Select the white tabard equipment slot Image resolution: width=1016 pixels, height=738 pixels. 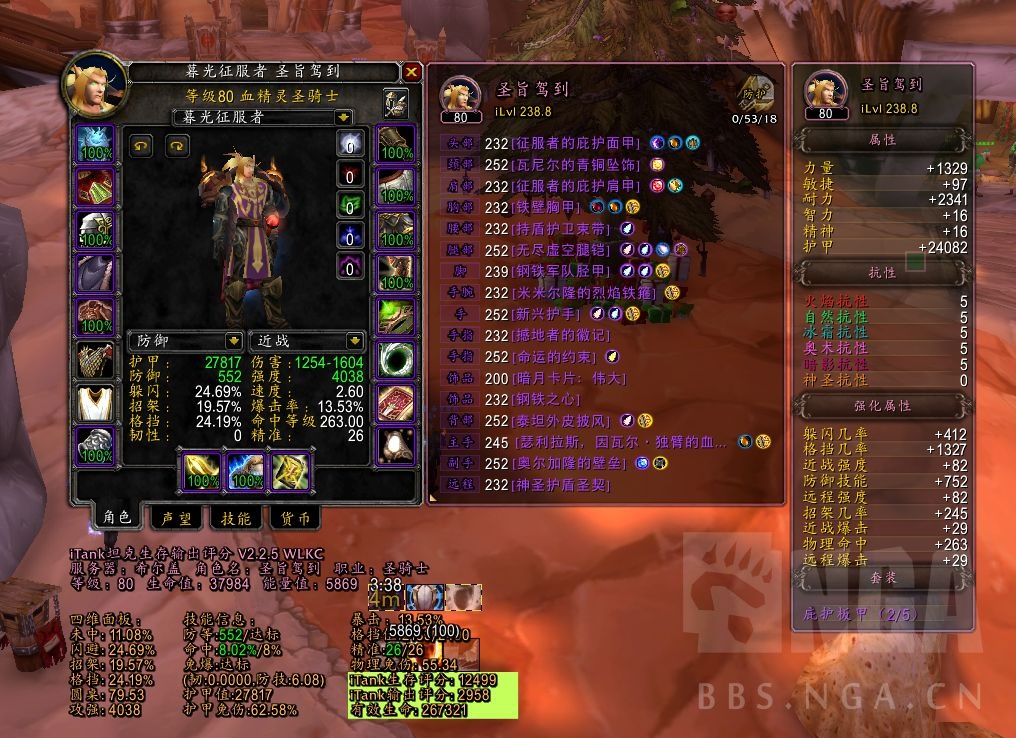click(96, 403)
